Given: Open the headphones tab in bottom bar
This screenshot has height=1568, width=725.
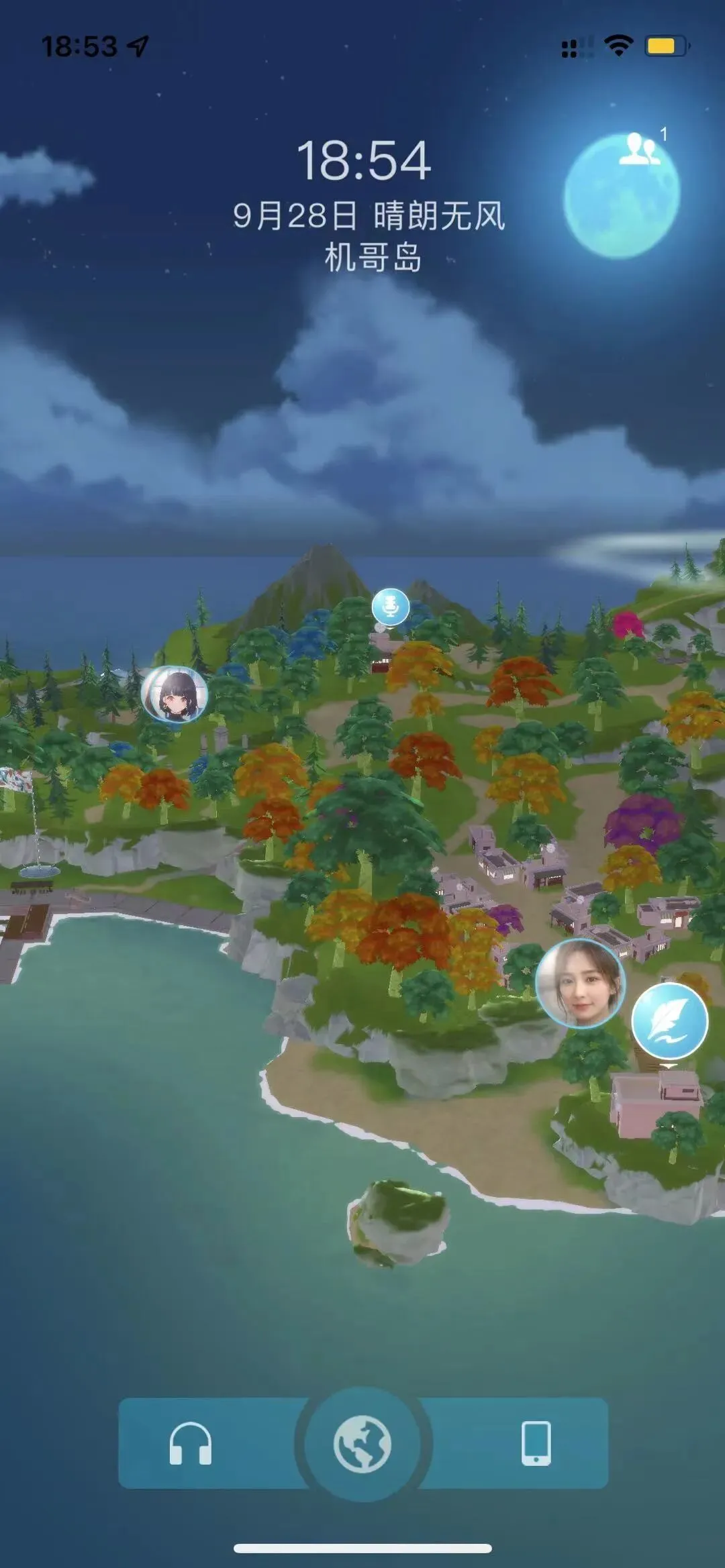Looking at the screenshot, I should pos(191,1443).
